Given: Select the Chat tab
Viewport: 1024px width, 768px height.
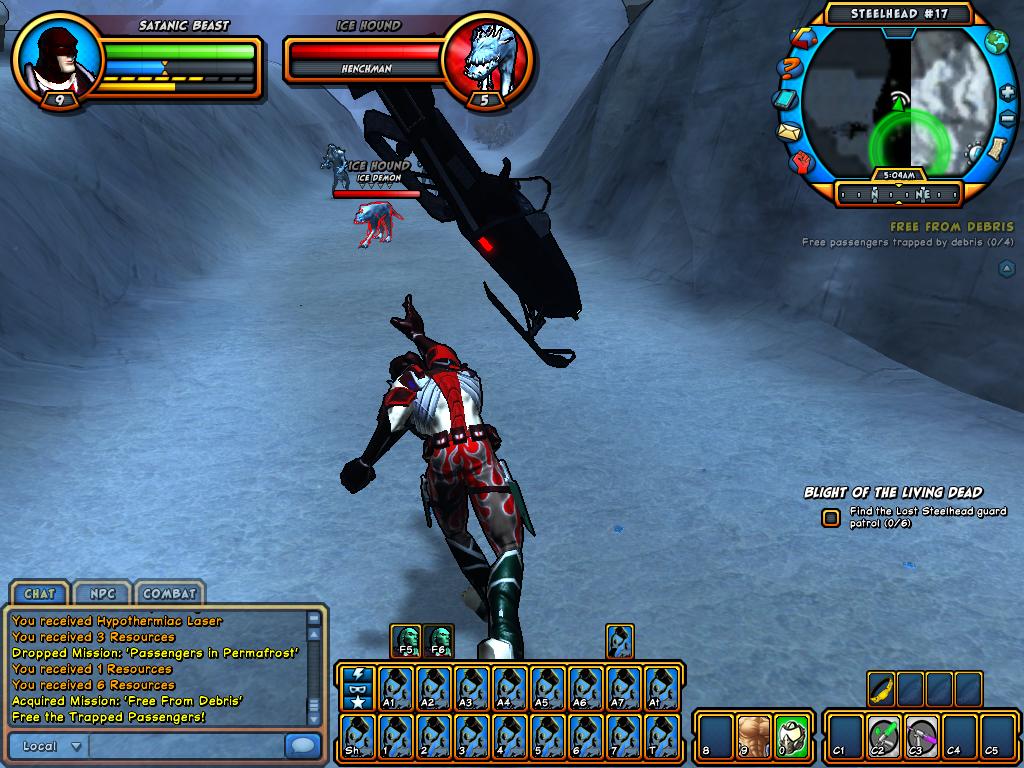Looking at the screenshot, I should (39, 593).
